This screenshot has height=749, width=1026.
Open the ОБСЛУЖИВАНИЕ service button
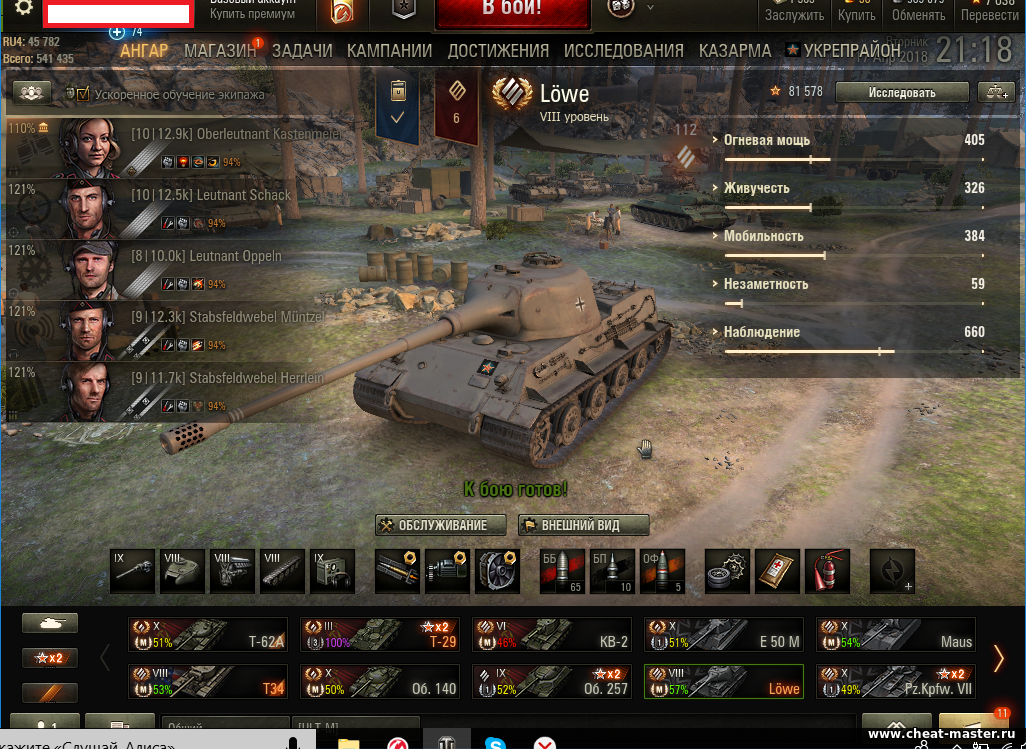click(x=433, y=525)
